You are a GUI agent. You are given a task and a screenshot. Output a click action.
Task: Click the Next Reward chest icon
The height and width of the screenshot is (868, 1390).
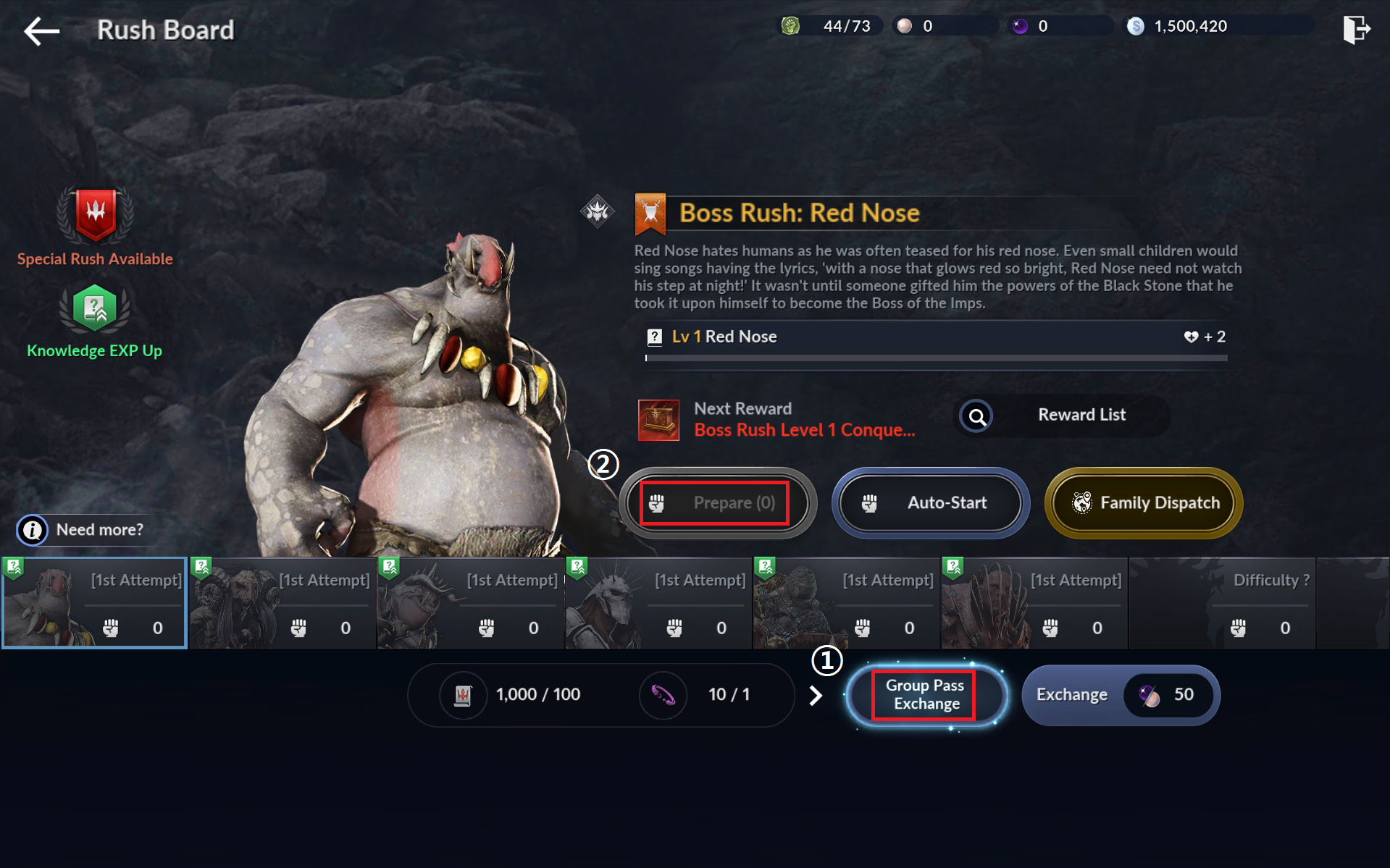click(x=658, y=420)
